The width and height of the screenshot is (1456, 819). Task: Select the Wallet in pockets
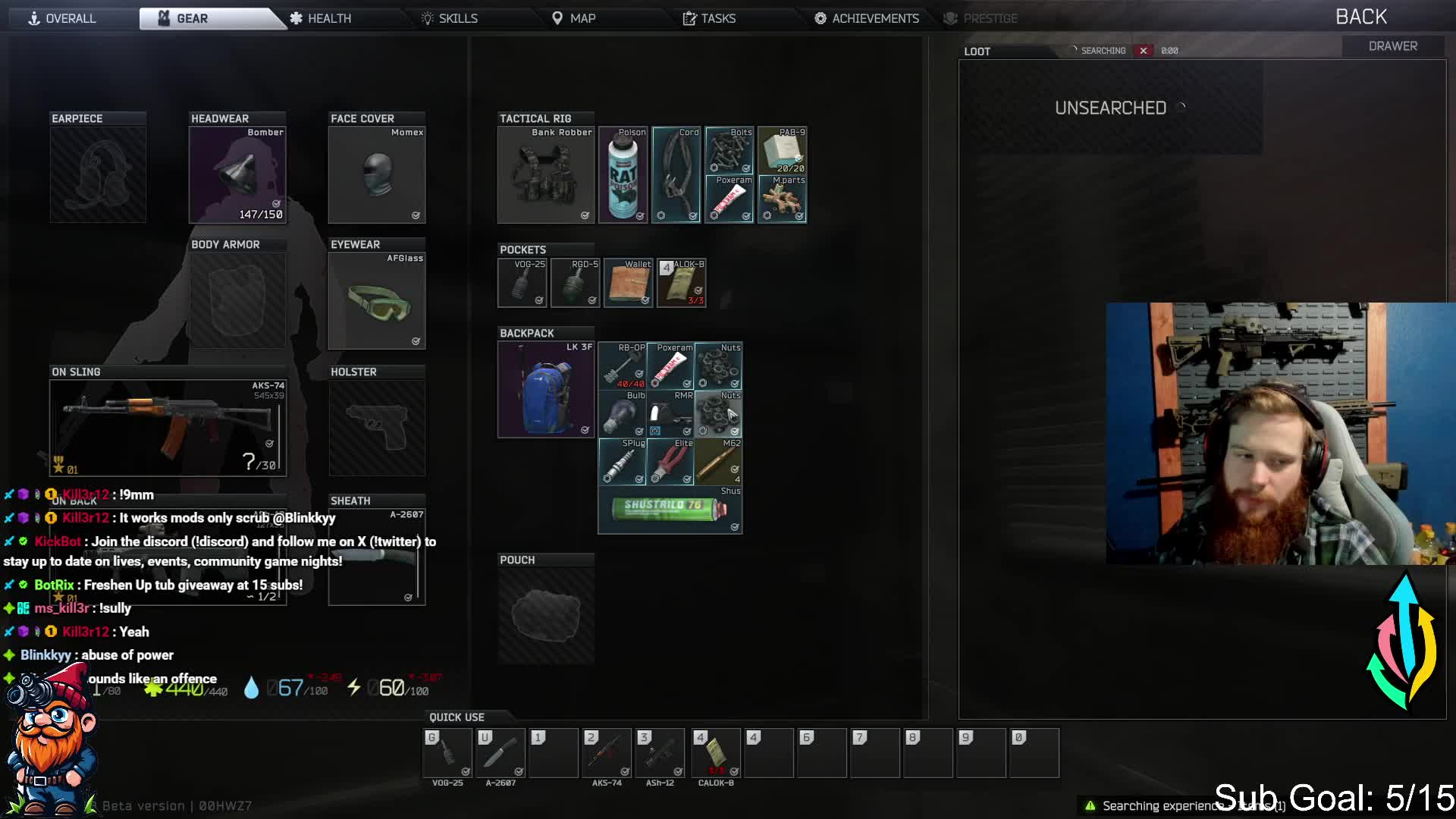[x=629, y=283]
